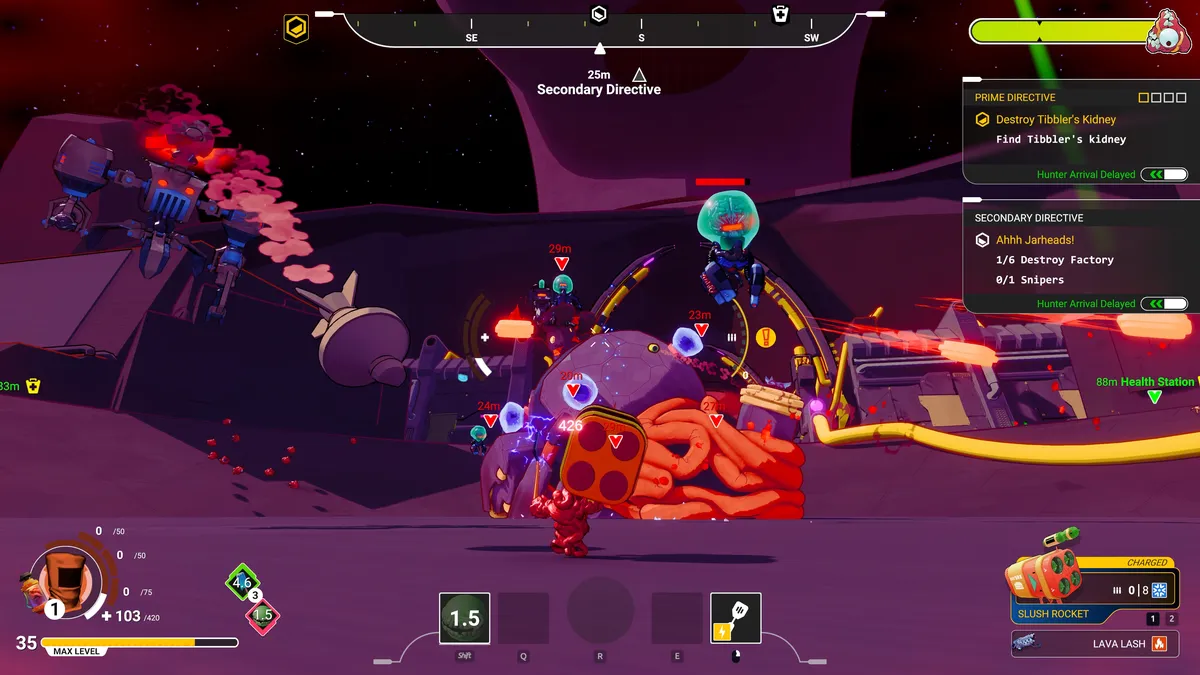Click the red diamond buff icon
This screenshot has width=1200, height=675.
(262, 615)
